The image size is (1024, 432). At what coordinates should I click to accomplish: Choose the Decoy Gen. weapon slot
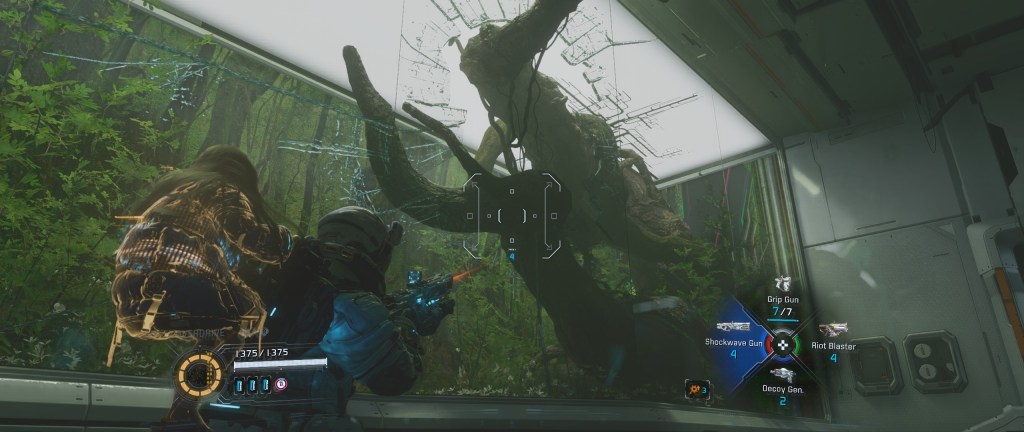pos(783,373)
